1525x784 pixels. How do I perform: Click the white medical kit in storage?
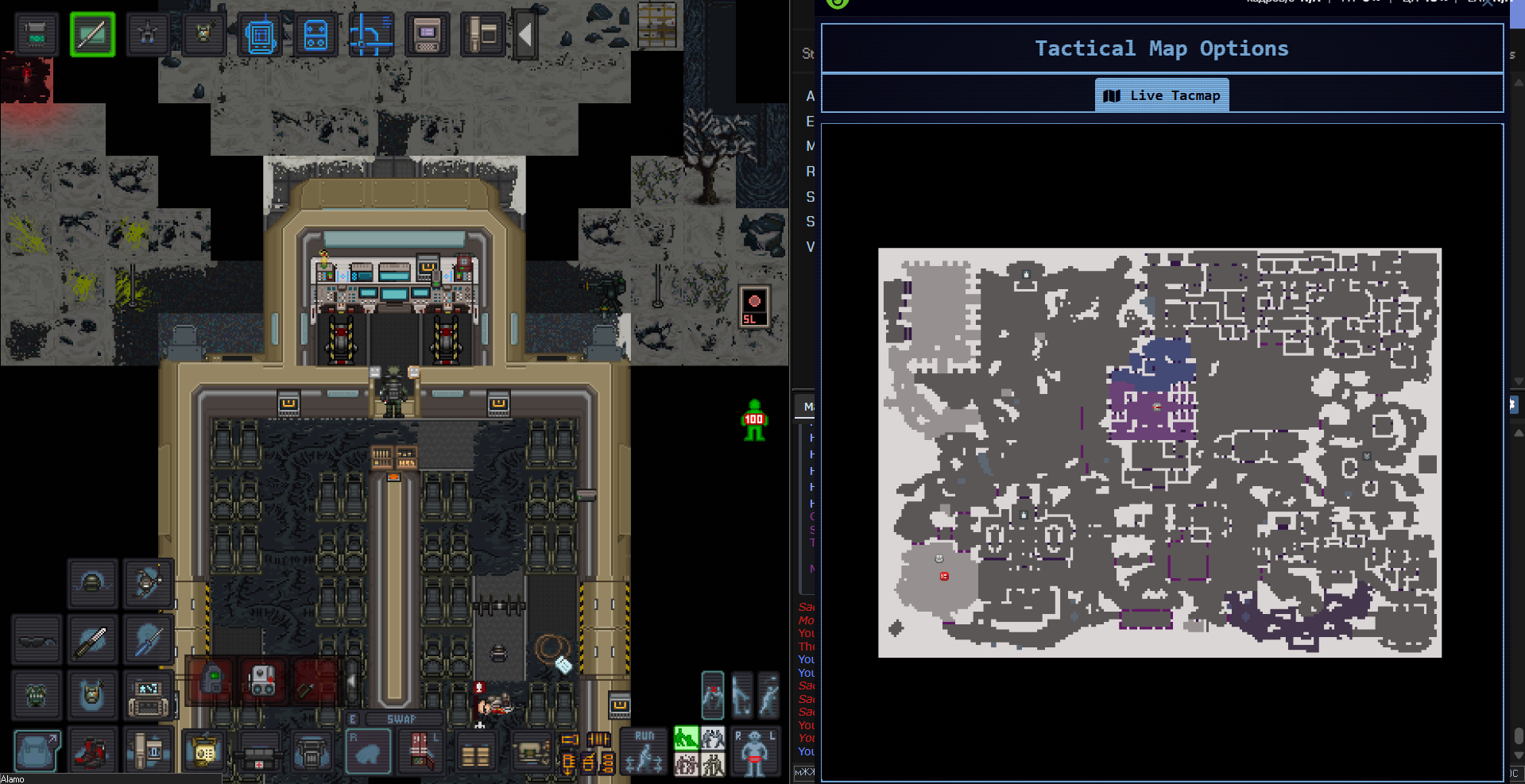click(262, 681)
